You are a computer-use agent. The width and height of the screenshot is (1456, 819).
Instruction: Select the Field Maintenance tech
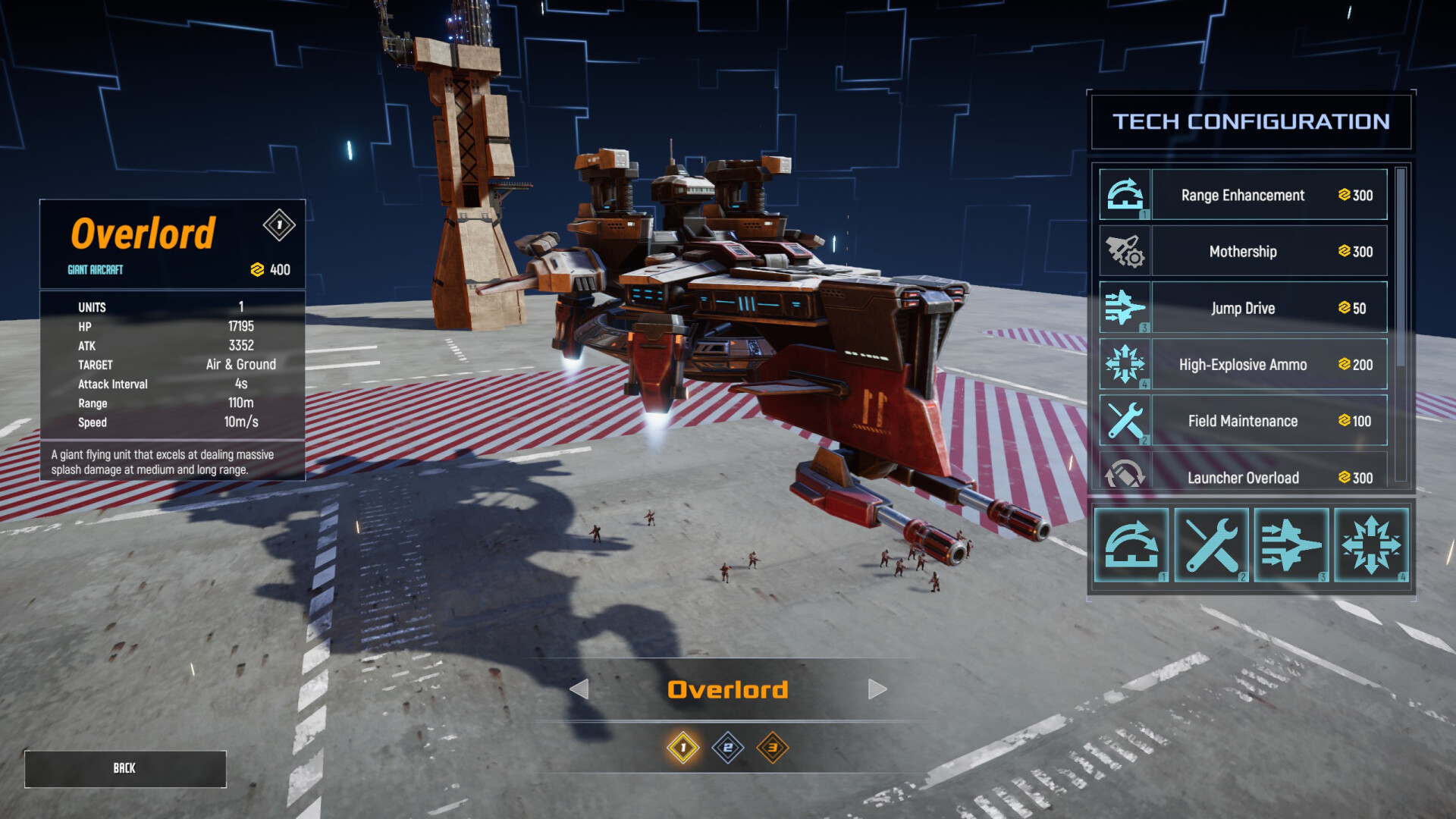(1243, 421)
